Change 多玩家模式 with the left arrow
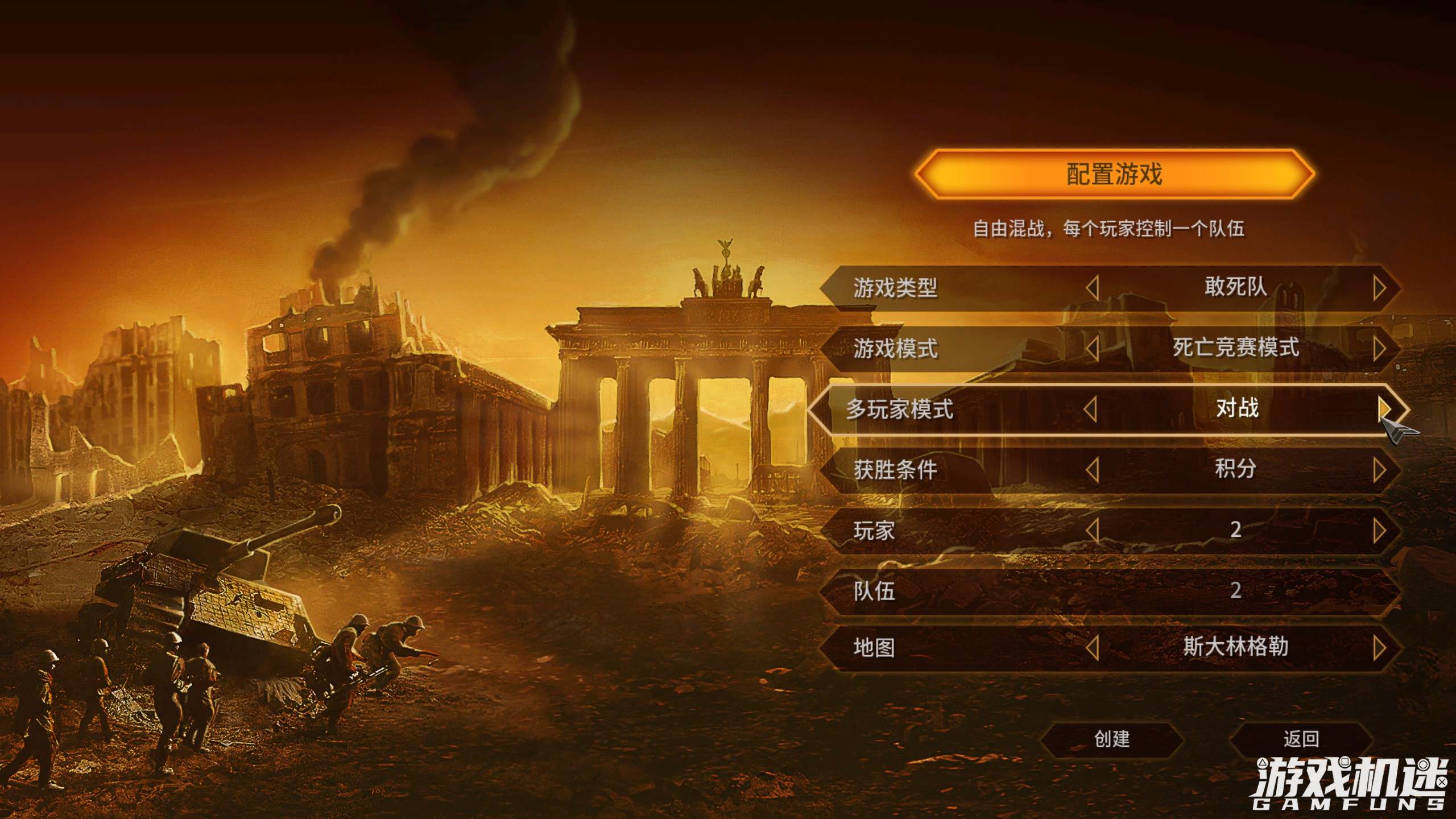Screen dimensions: 1456x819 [x=1090, y=409]
